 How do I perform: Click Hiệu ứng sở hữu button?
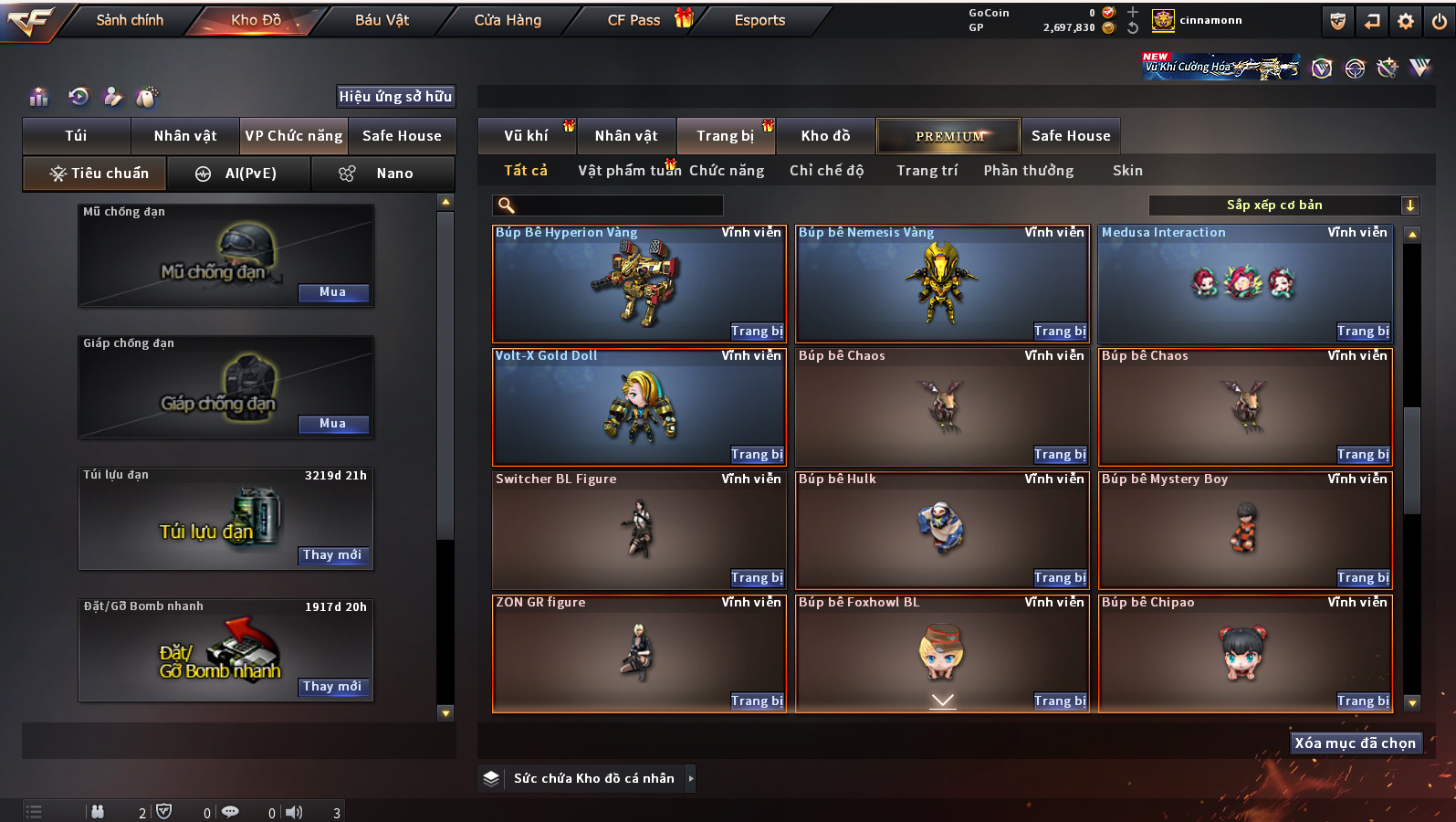click(395, 97)
